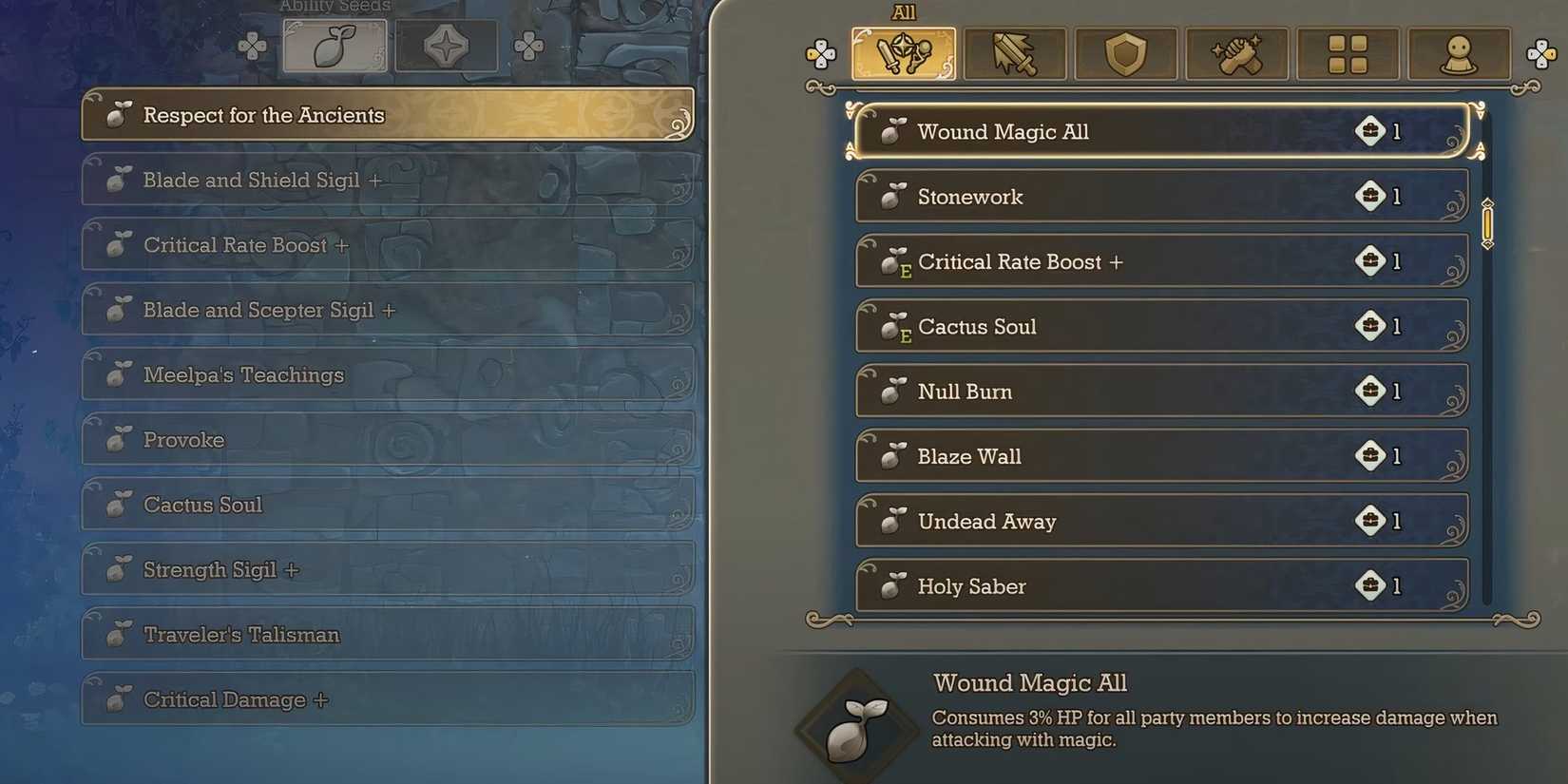Click the sparkling fist category icon
Viewport: 1568px width, 784px height.
(1237, 54)
